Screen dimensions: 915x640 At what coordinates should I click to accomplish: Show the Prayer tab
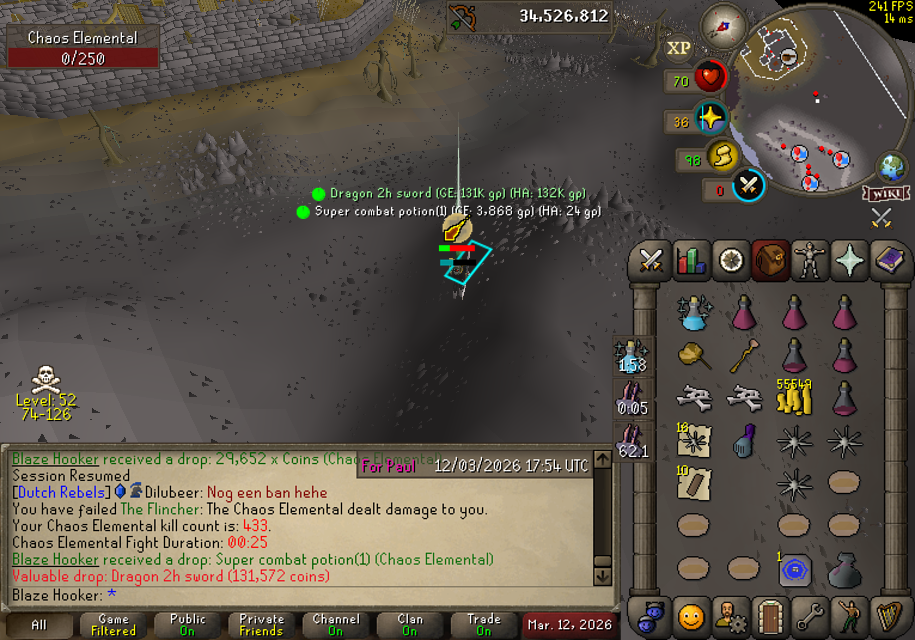click(848, 260)
